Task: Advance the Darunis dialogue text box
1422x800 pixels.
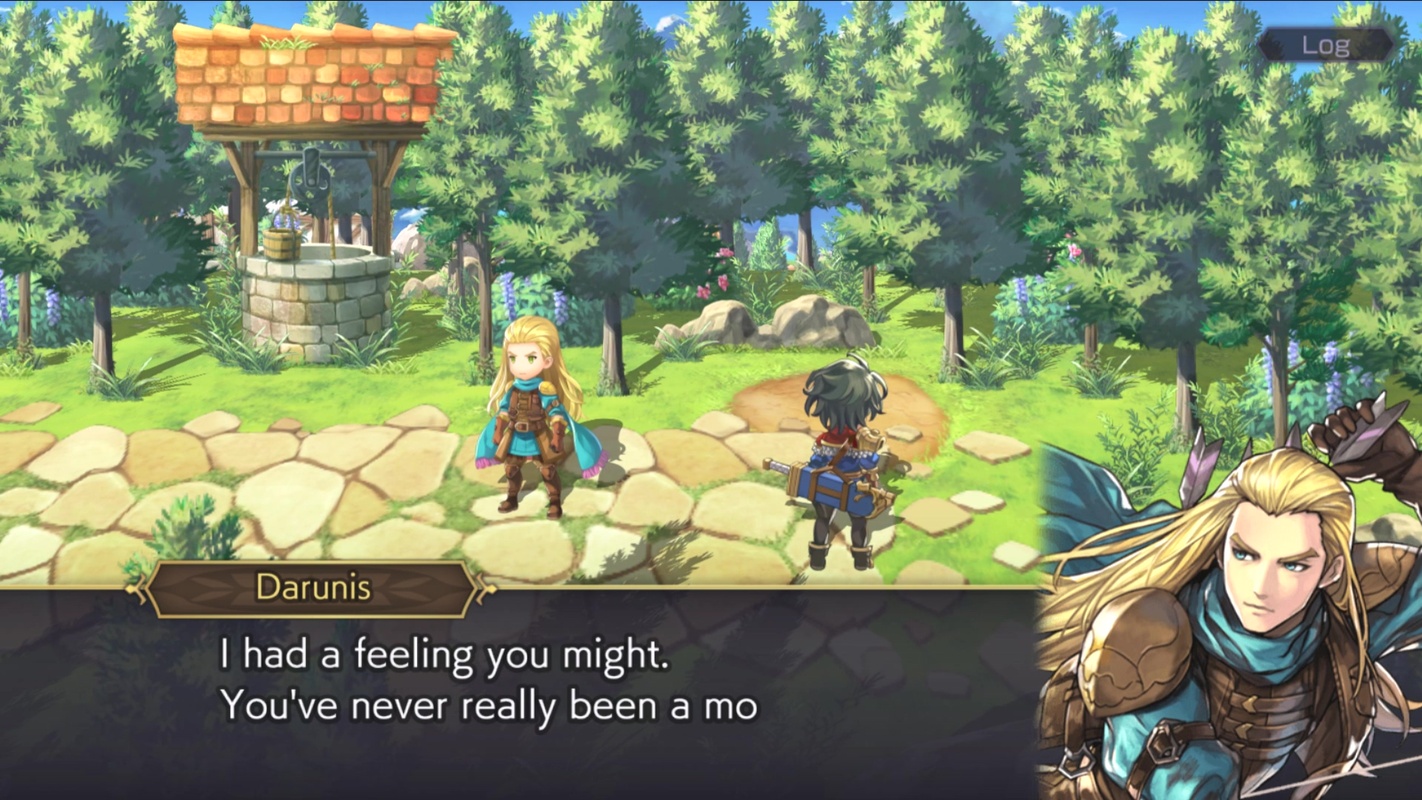Action: coord(520,690)
